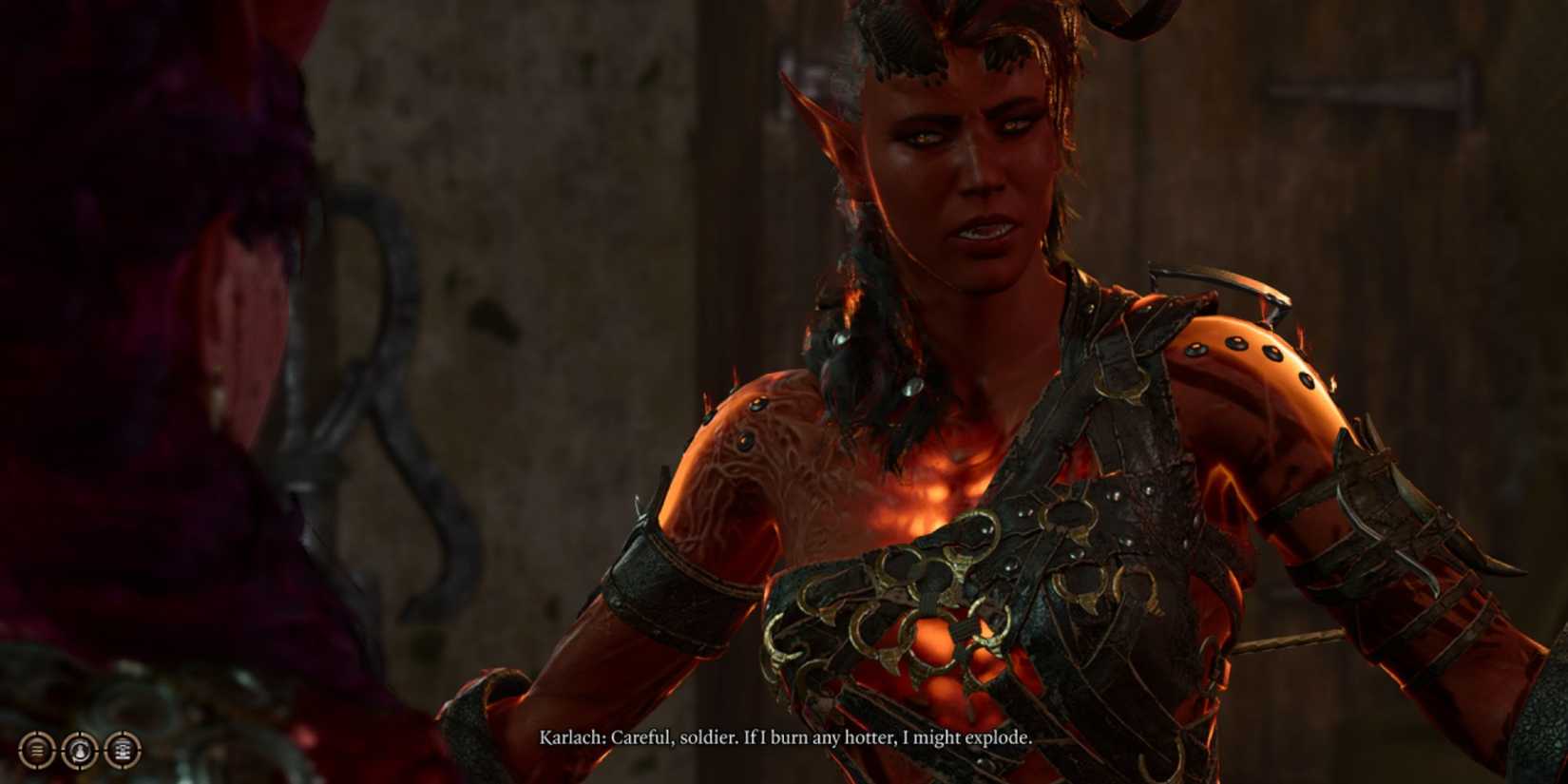
Task: Click the rightmost circular button in the bottom-left cluster
Action: pyautogui.click(x=124, y=751)
